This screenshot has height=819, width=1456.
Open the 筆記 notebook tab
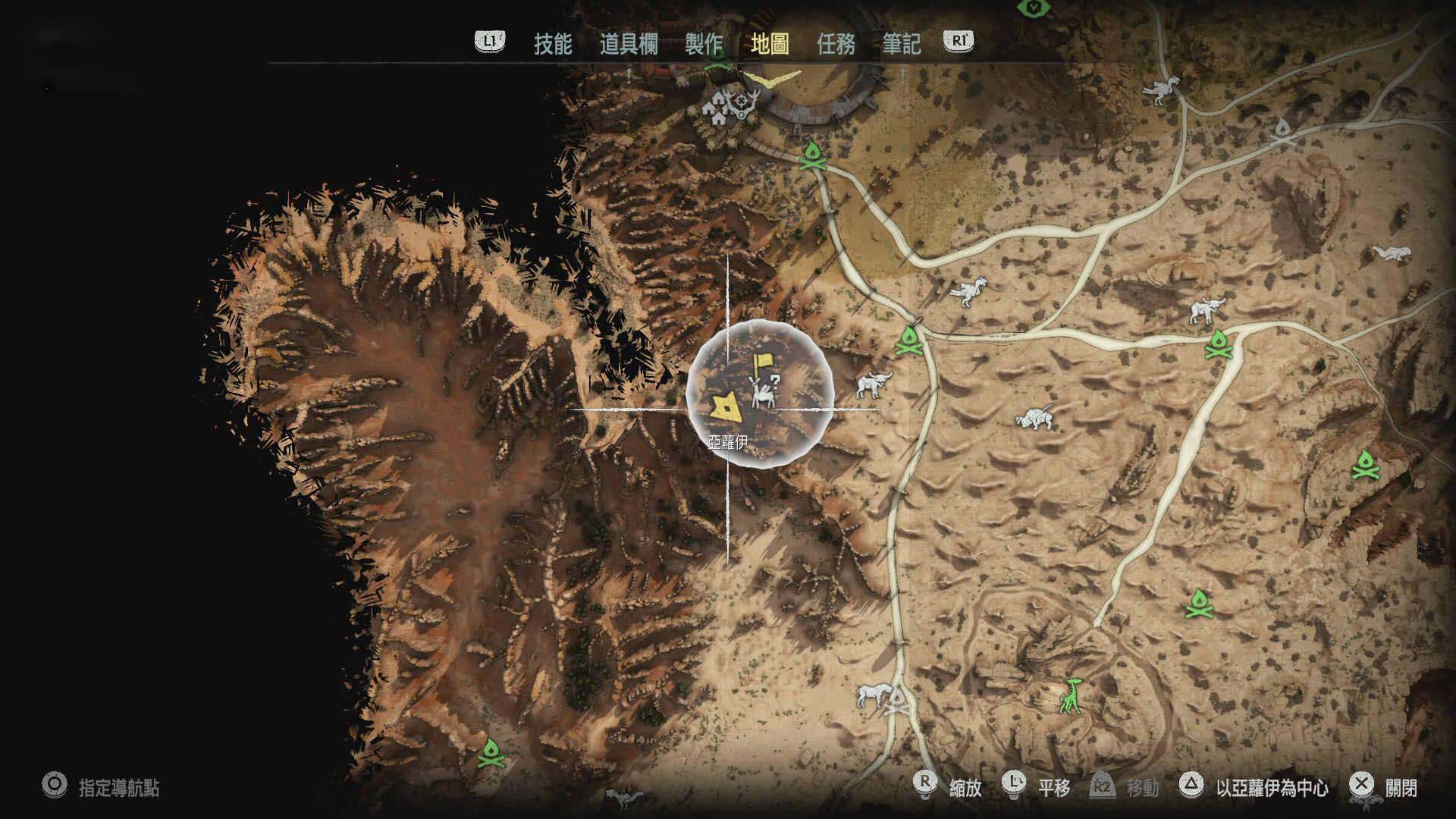[x=901, y=44]
